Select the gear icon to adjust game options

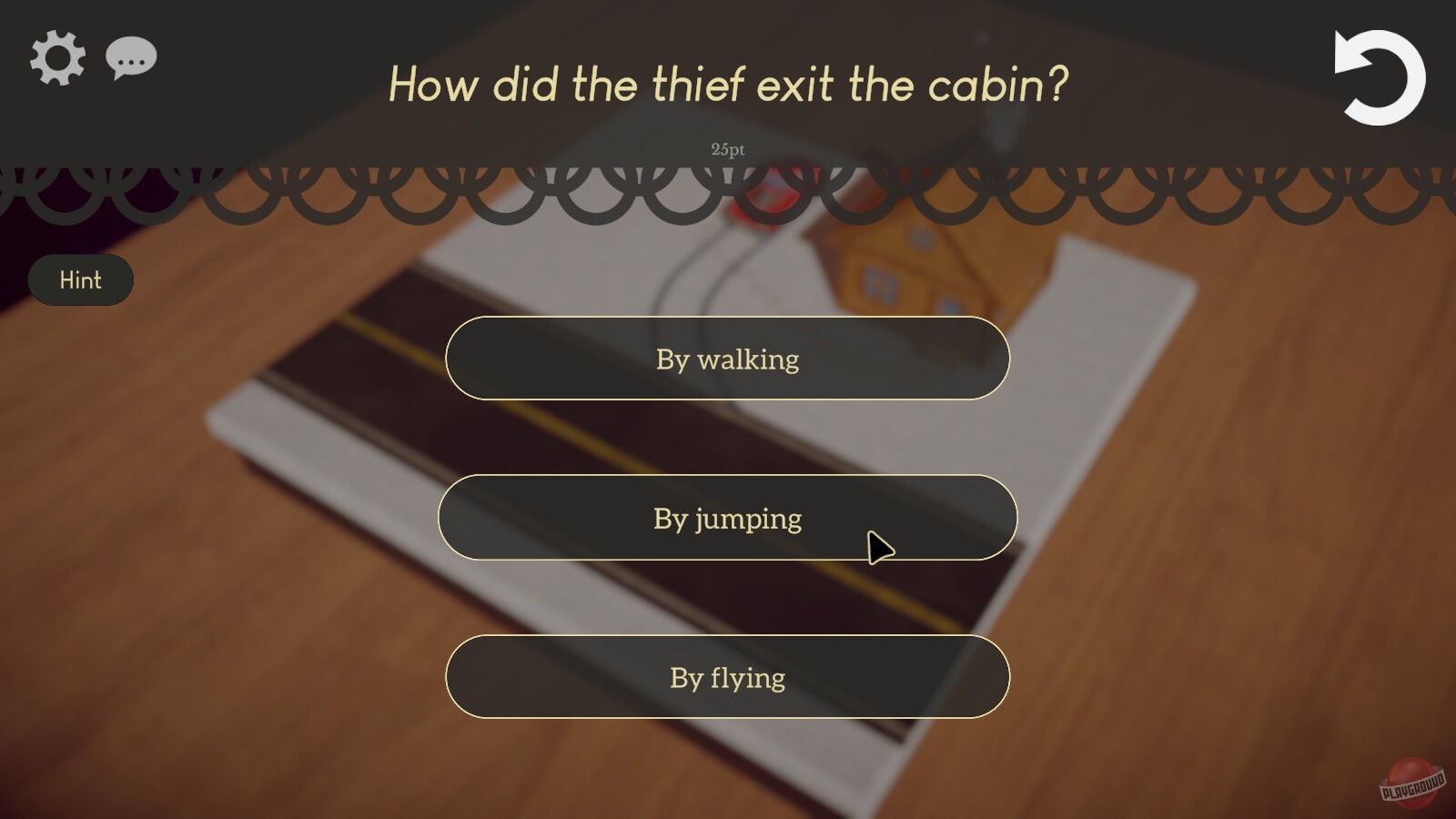point(56,56)
